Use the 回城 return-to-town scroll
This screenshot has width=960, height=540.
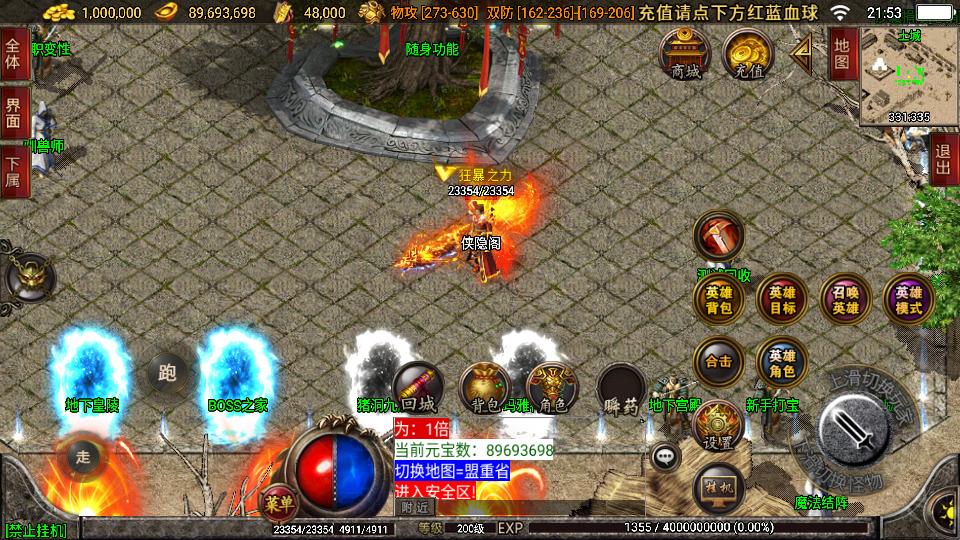418,388
